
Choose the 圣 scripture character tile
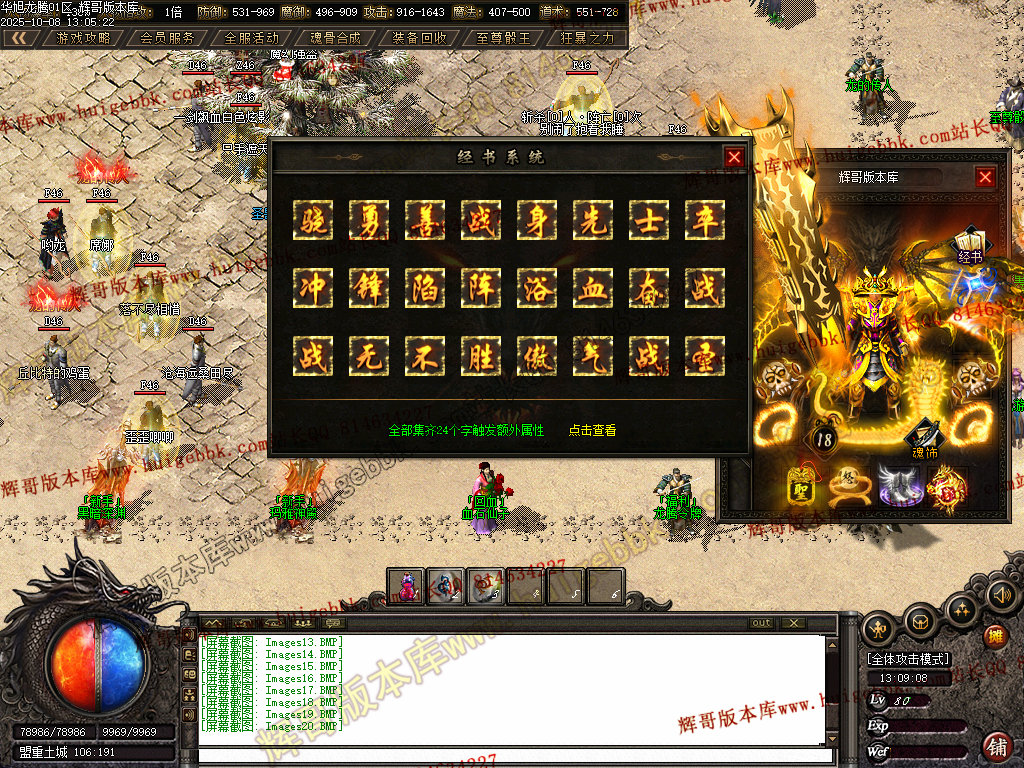pyautogui.click(x=705, y=356)
